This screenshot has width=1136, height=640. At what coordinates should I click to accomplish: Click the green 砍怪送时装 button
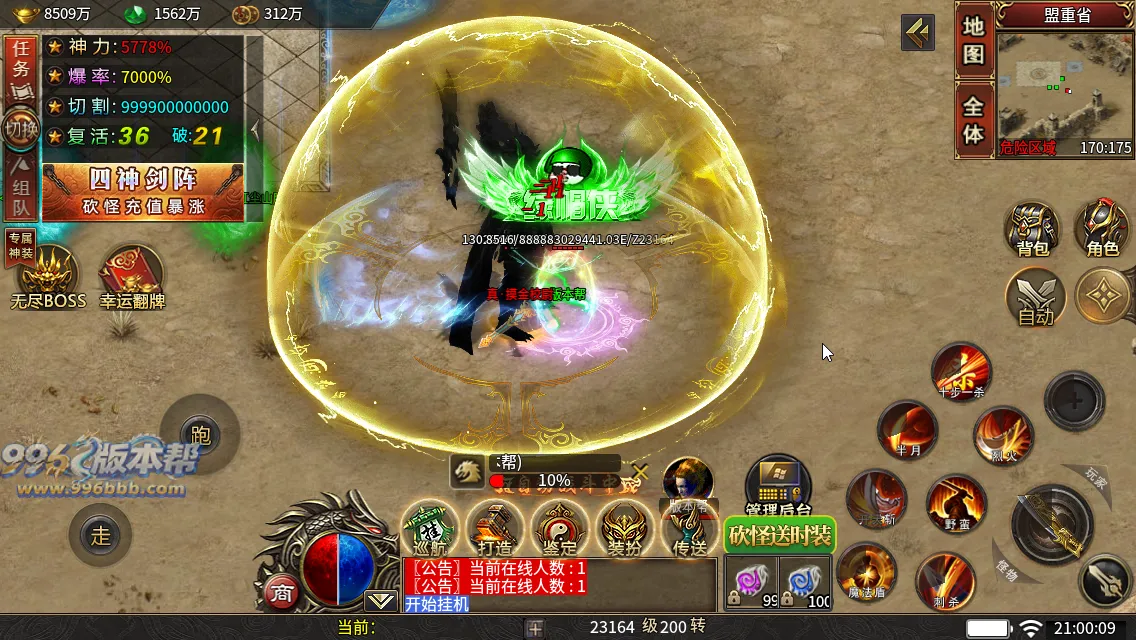point(780,535)
